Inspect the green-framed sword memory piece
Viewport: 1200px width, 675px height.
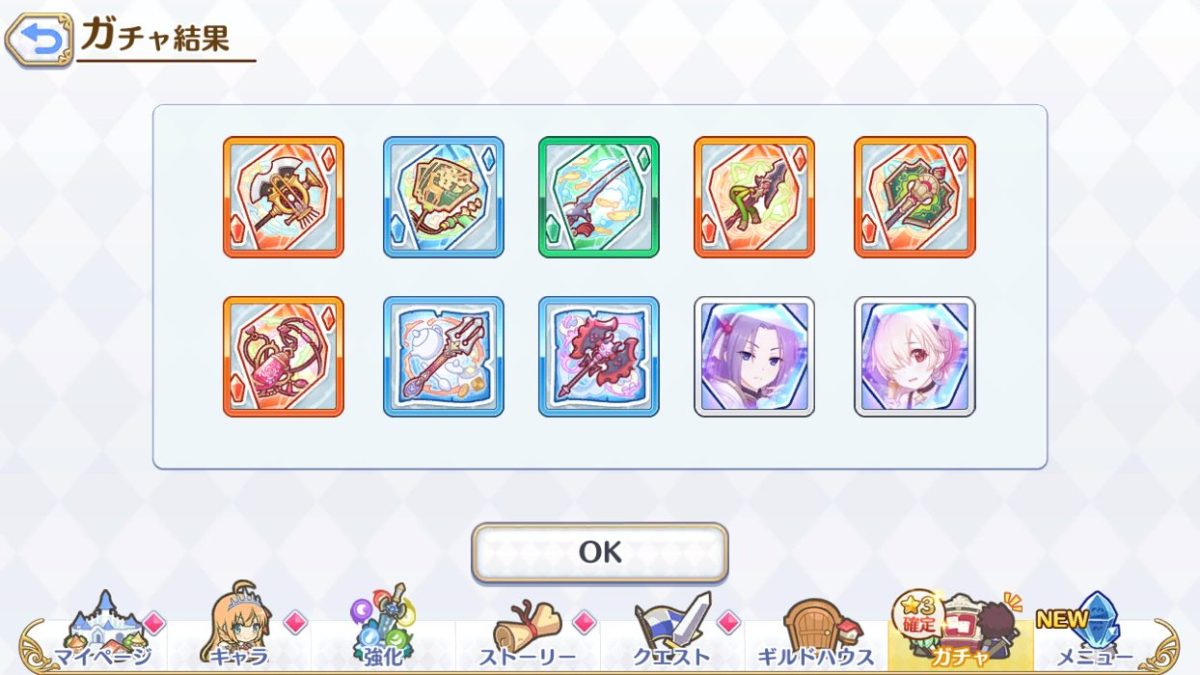(598, 197)
